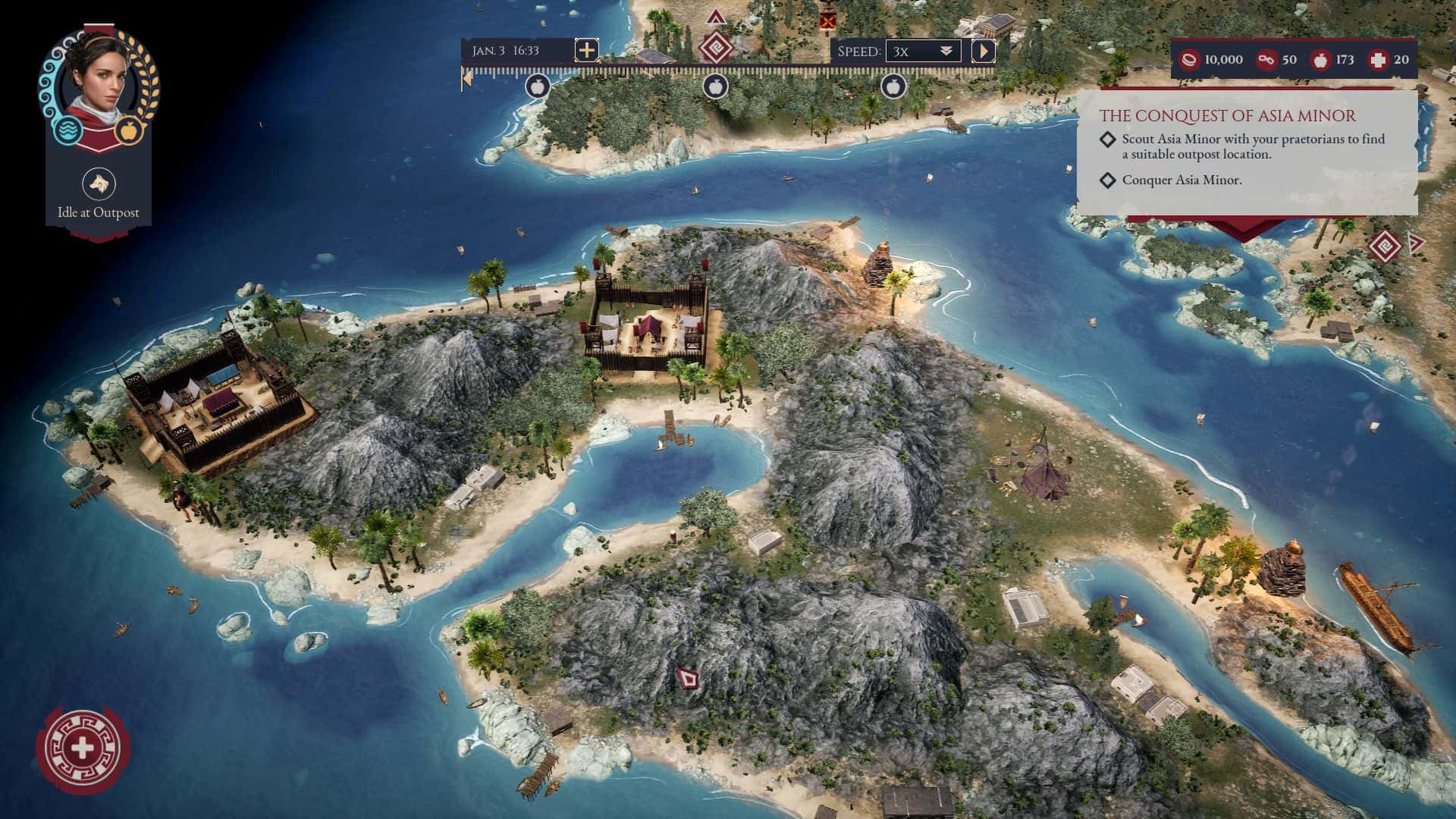Check the Conquer Asia Minor objective diamond
The height and width of the screenshot is (819, 1456).
coord(1109,182)
